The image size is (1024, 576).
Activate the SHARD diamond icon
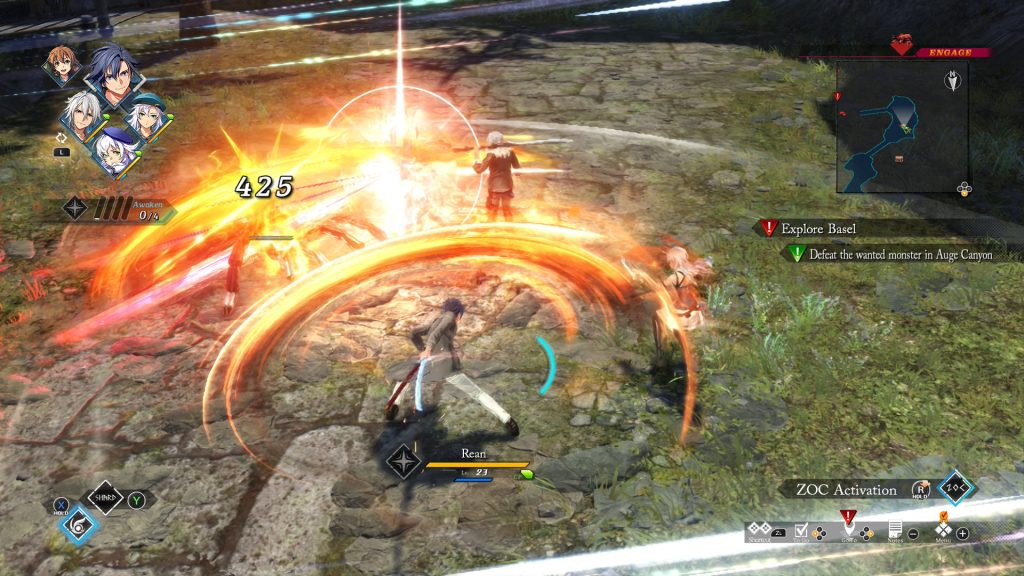105,497
